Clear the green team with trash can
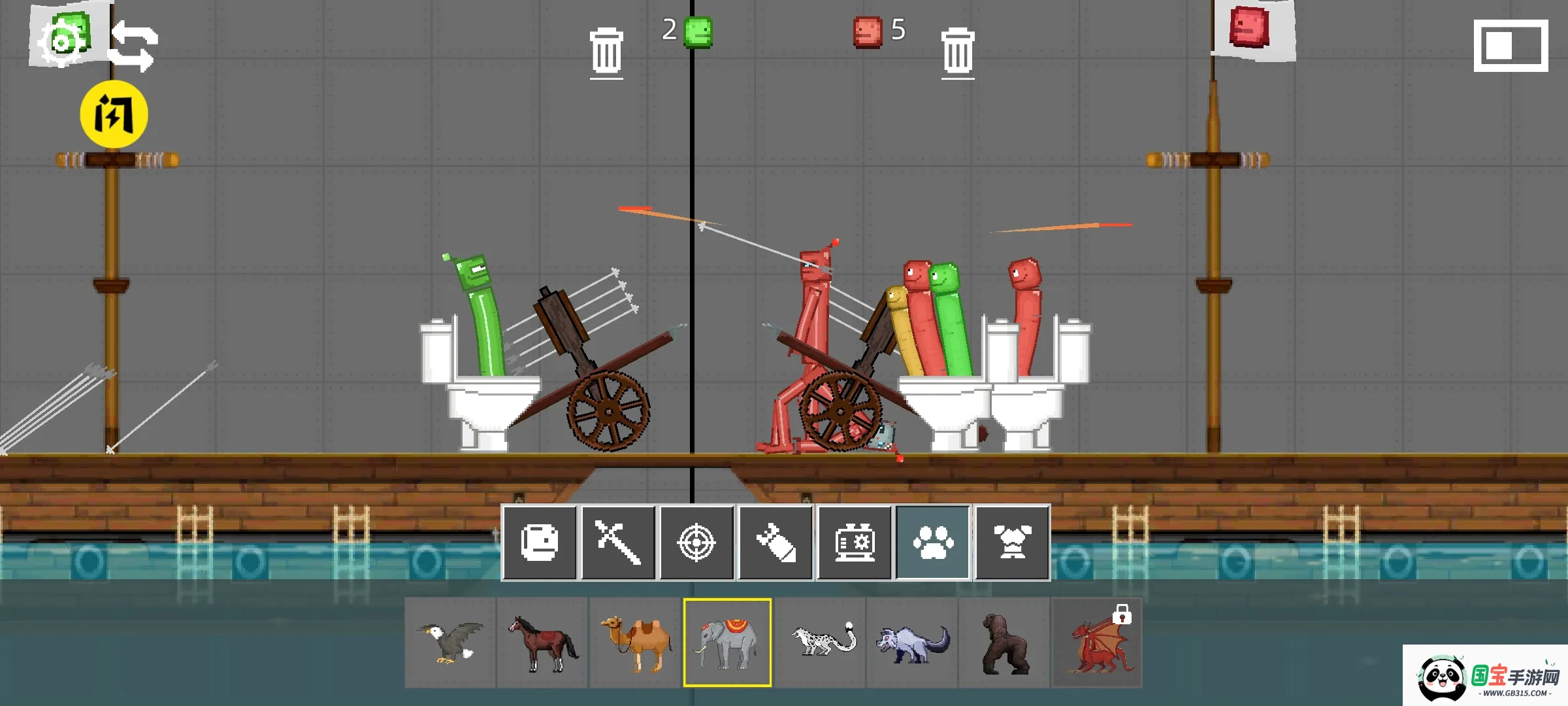Screen dimensions: 1568x706 click(x=606, y=51)
